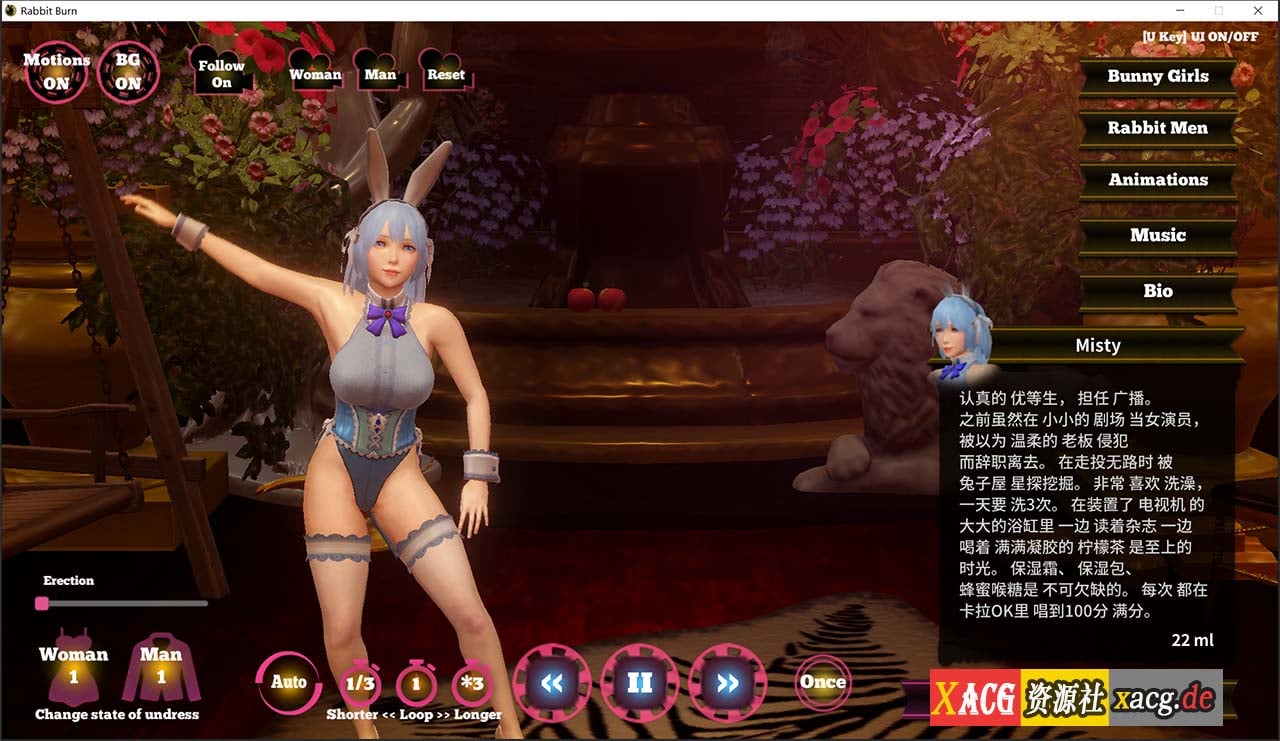Toggle the Follow On camera setting

point(219,72)
